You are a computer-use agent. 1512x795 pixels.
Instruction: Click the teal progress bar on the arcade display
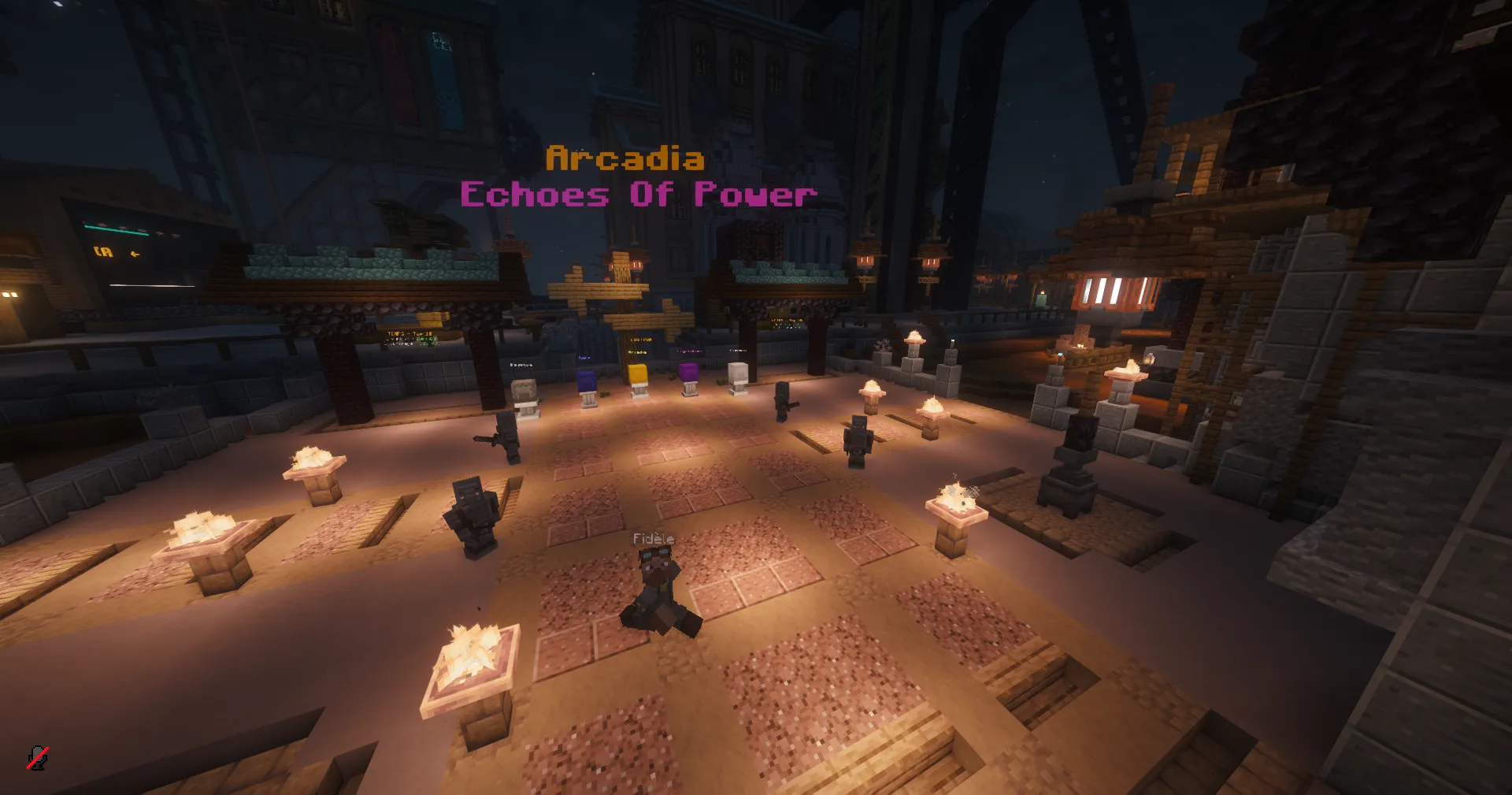click(x=117, y=229)
